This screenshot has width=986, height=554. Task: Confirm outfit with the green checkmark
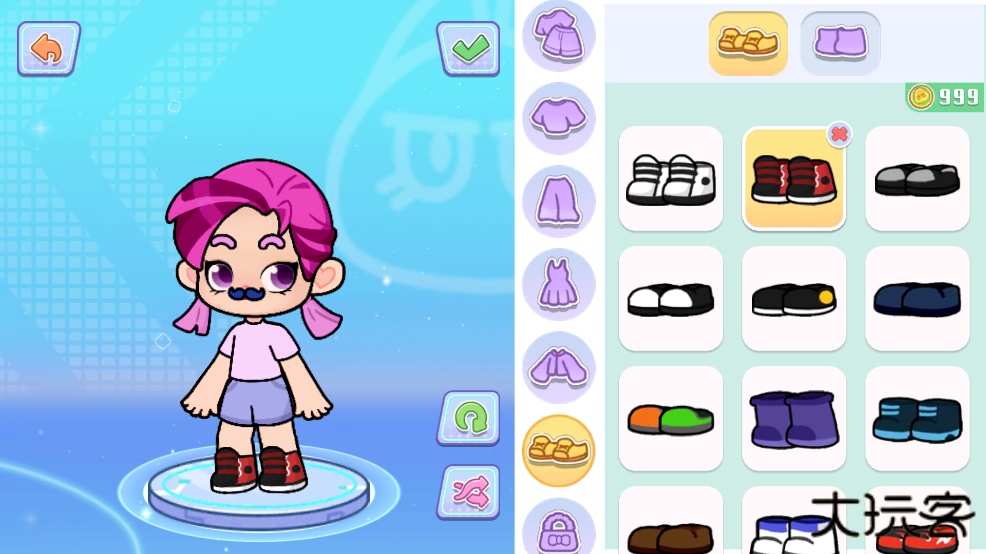[468, 48]
